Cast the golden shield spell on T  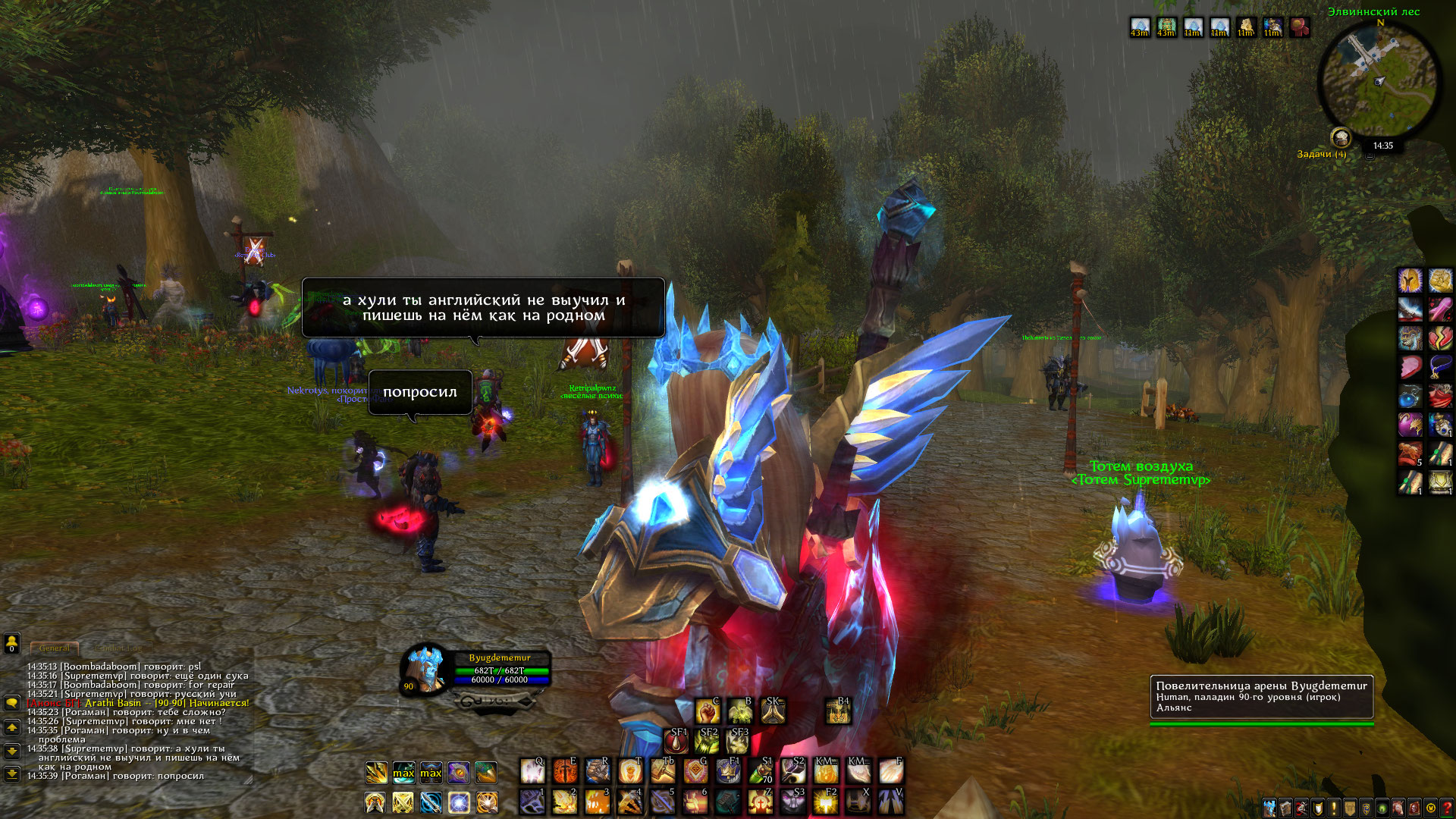pos(630,772)
